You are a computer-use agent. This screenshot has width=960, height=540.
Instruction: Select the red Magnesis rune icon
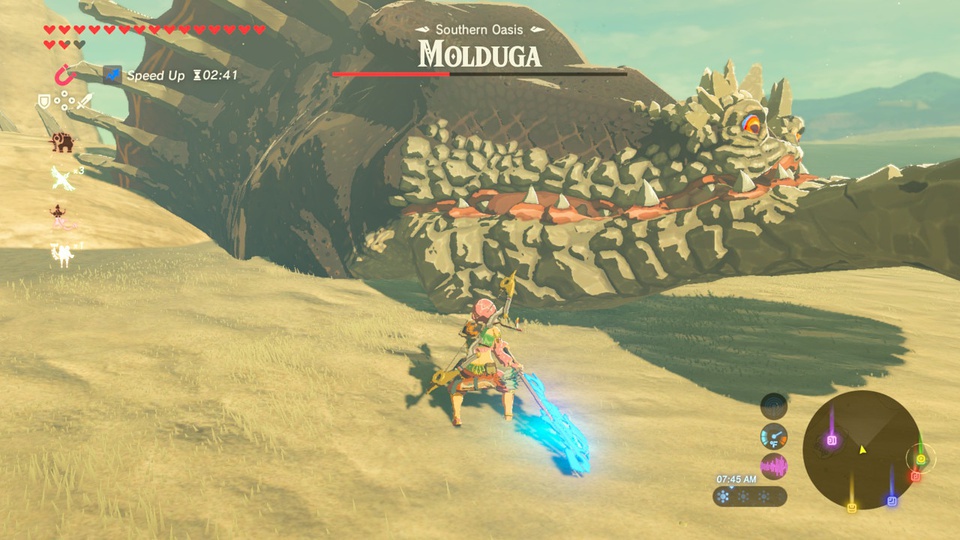[x=64, y=75]
